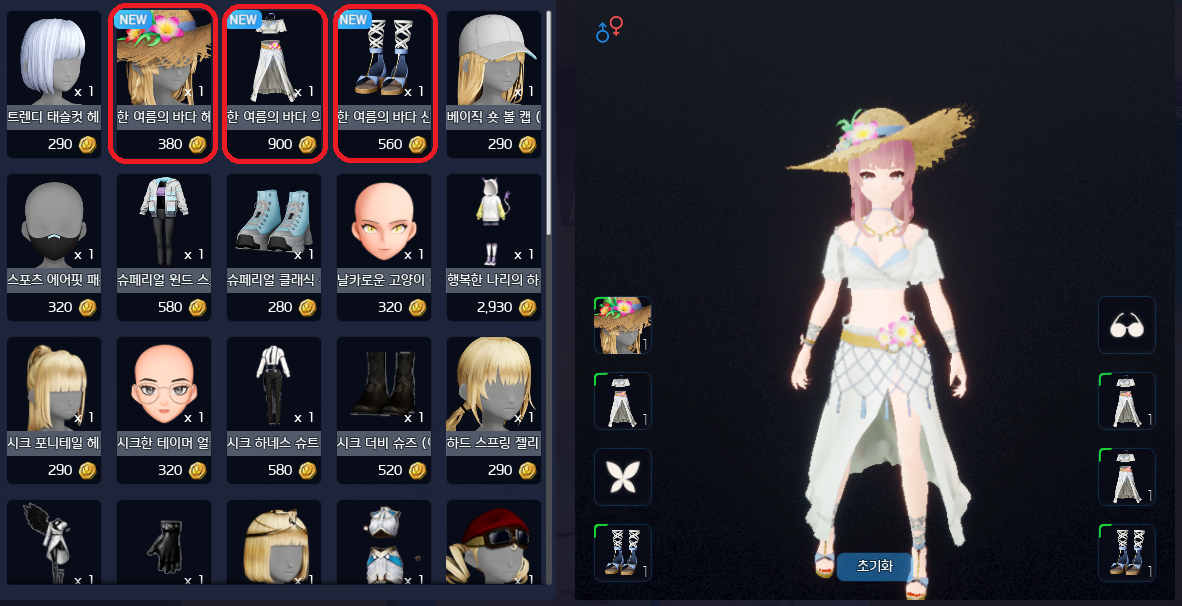
Task: Select the butterfly wings equipment slot
Action: (622, 477)
